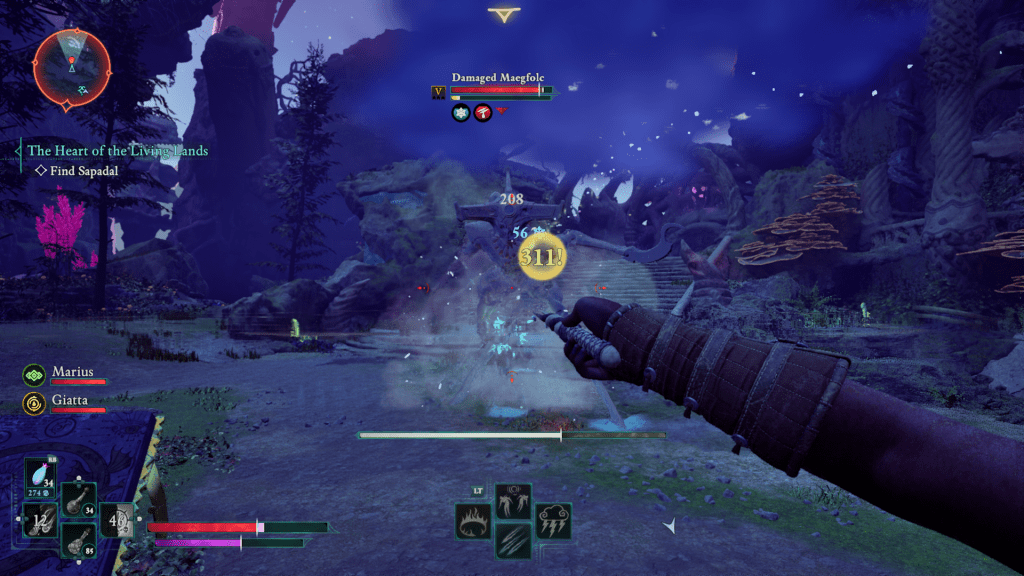Activate the lightning storm cloud ability

(553, 521)
